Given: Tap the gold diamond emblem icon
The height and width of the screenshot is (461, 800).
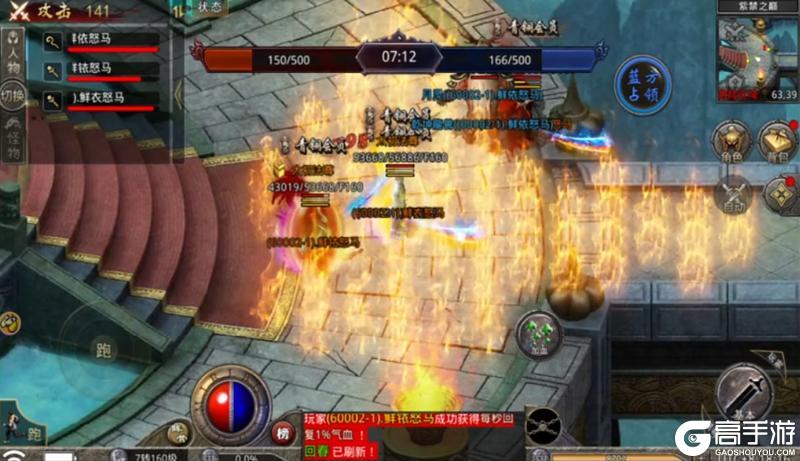Looking at the screenshot, I should (x=779, y=194).
